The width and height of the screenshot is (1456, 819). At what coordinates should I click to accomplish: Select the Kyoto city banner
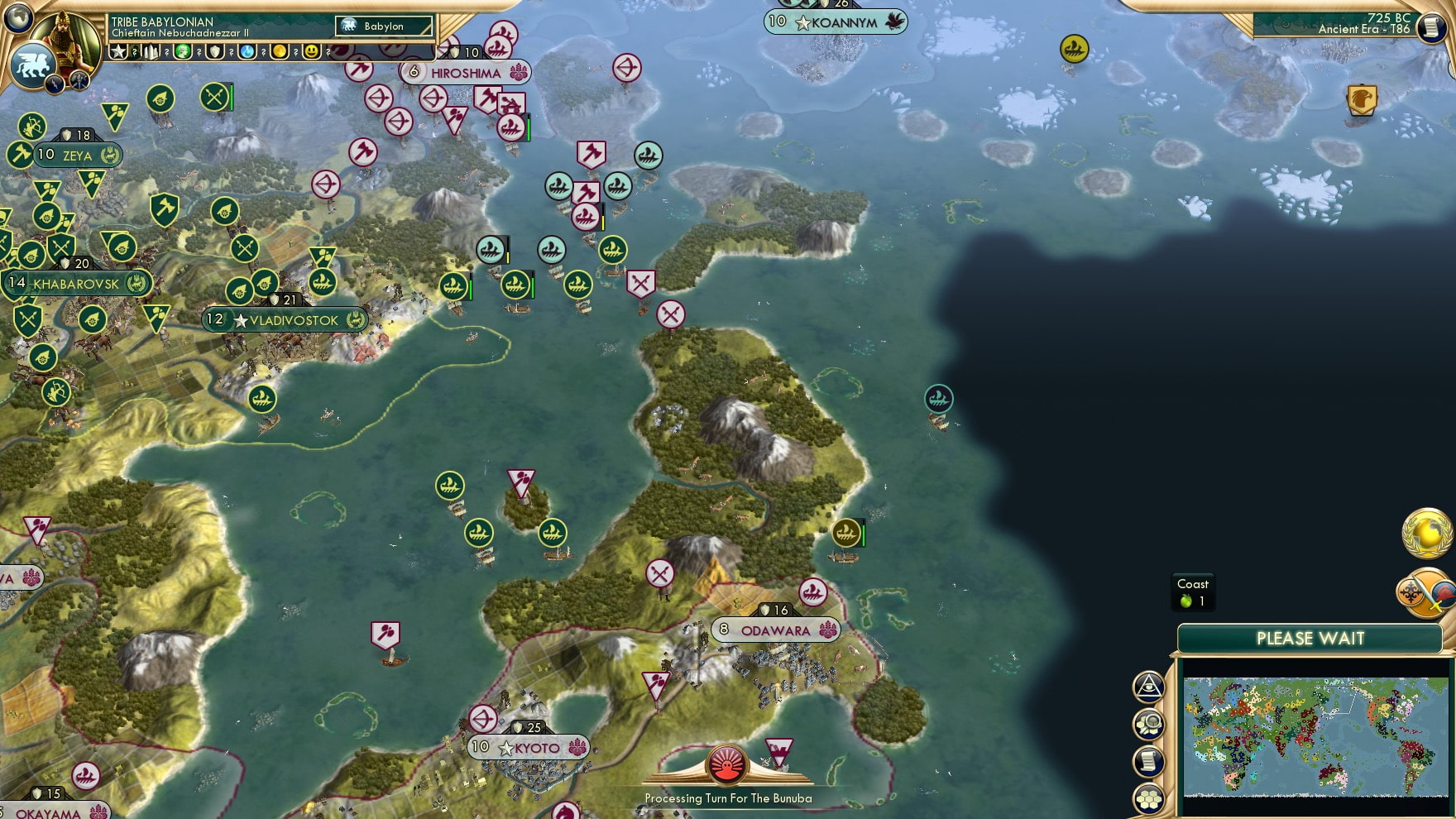pyautogui.click(x=529, y=747)
